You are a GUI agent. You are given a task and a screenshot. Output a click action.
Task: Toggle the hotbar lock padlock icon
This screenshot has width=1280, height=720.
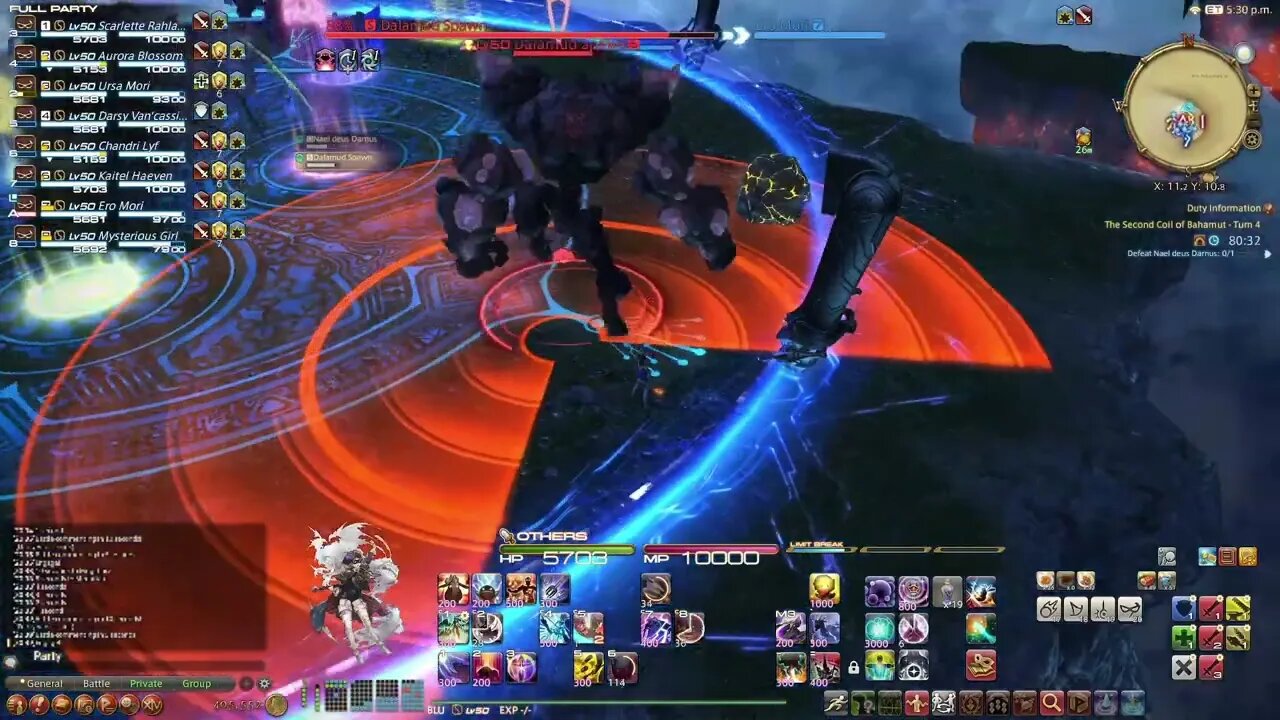[854, 666]
